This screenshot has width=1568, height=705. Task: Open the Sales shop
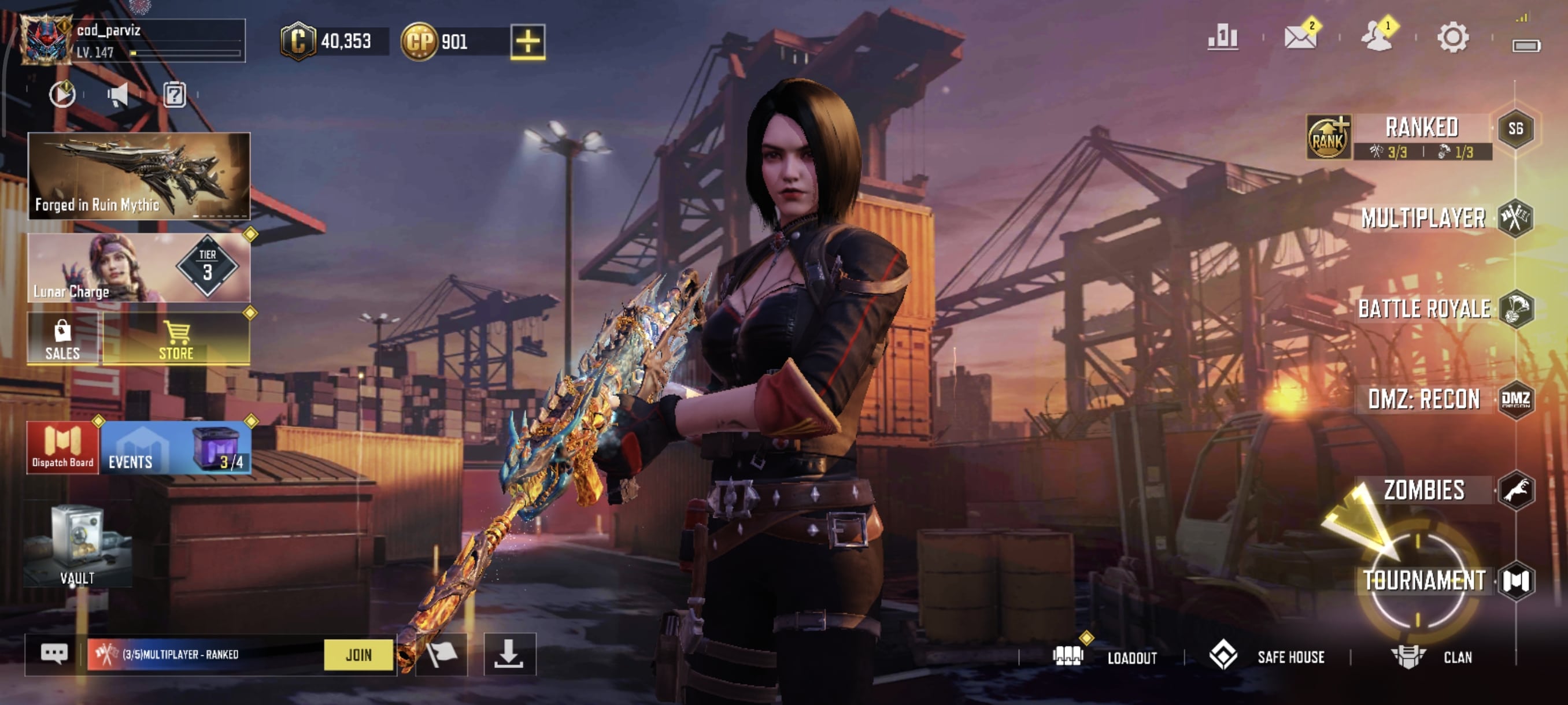(x=62, y=339)
